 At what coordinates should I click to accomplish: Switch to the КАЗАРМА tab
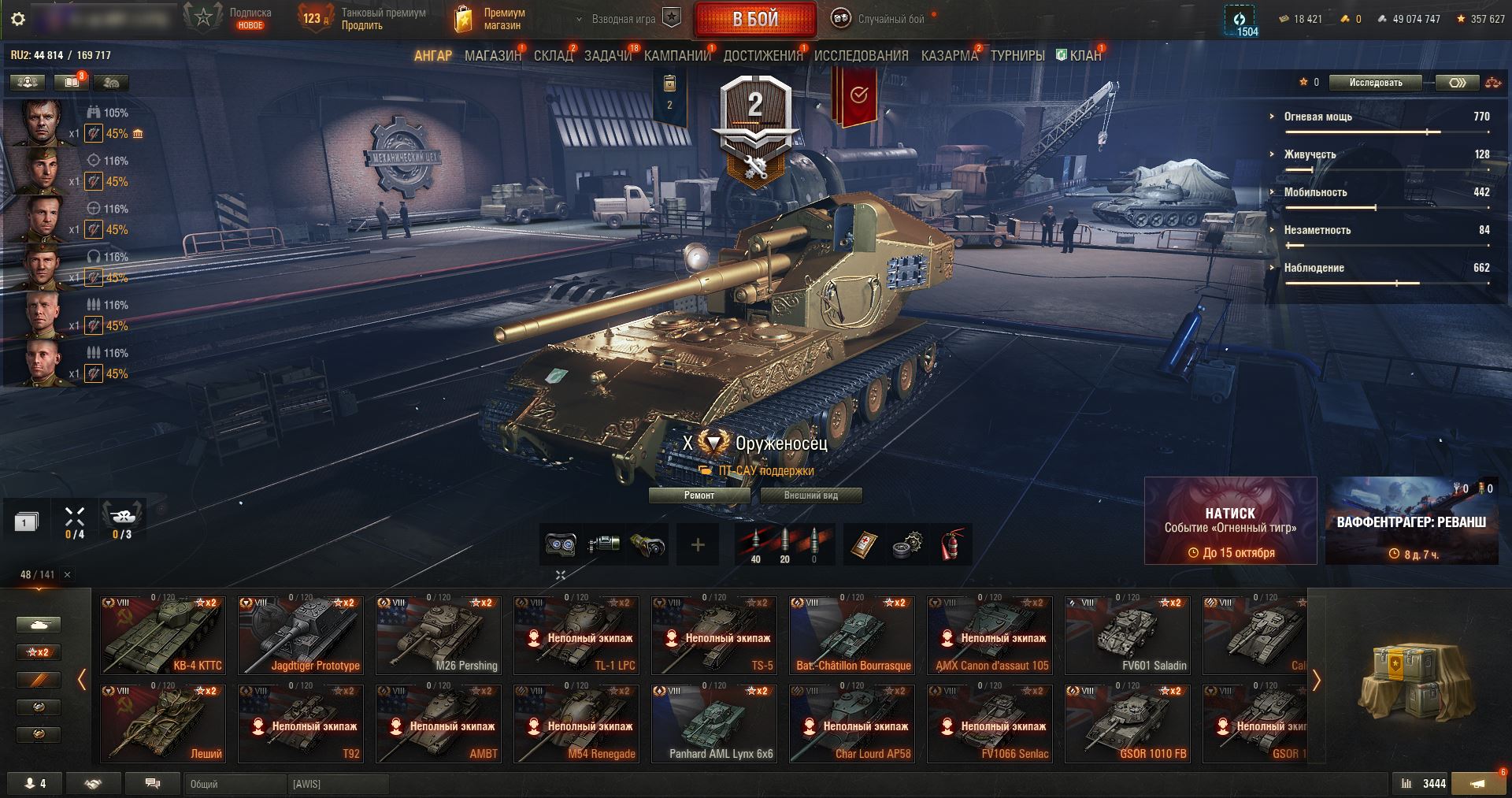[949, 56]
